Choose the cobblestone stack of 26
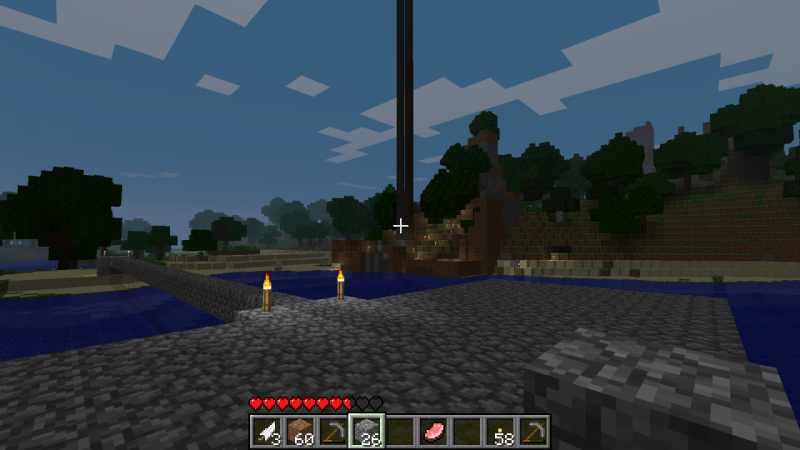 (x=366, y=431)
